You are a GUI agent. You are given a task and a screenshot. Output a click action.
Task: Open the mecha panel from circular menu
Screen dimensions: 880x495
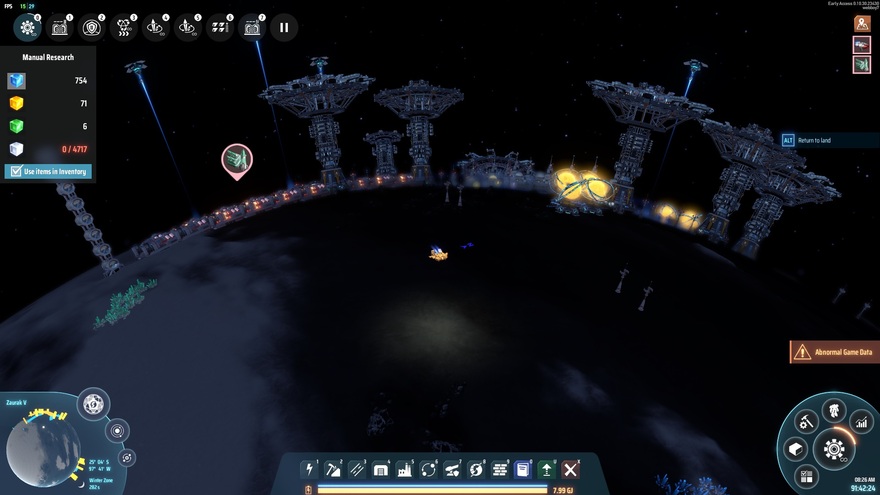(832, 409)
